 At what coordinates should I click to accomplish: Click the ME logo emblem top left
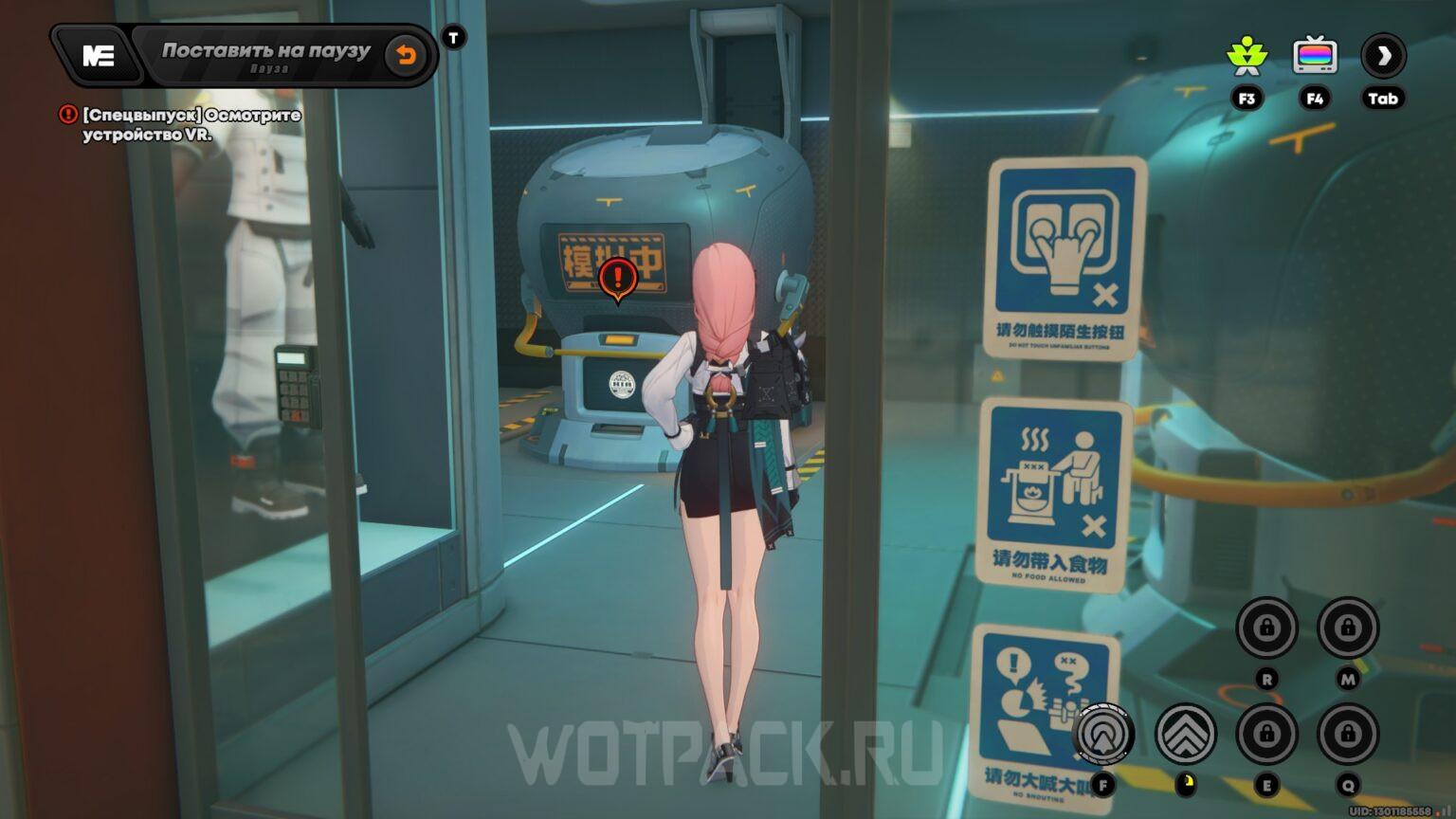point(99,54)
